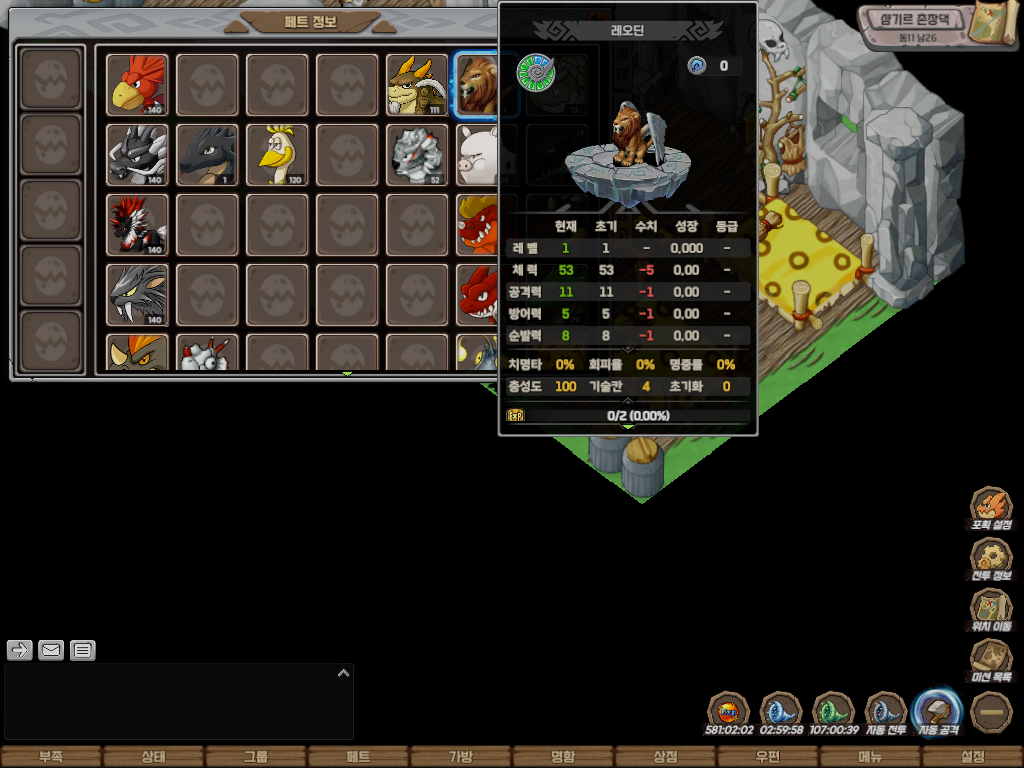
Task: Click the envelope icon above chat box
Action: (x=51, y=651)
